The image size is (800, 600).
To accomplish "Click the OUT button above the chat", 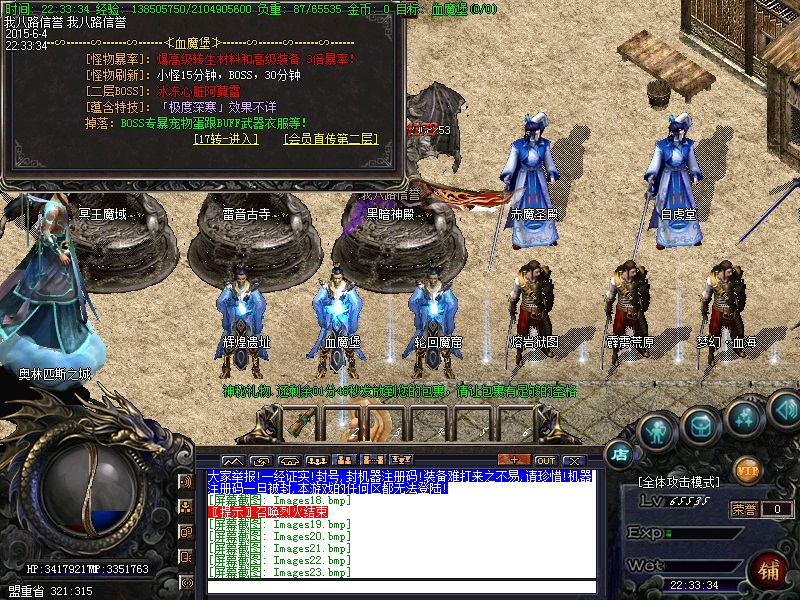I will tap(545, 460).
